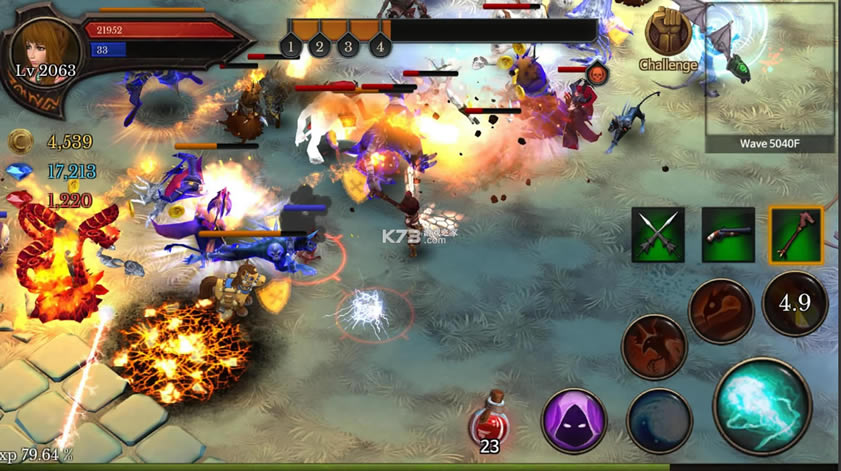
Task: Trigger the dark blue swirl skill
Action: pyautogui.click(x=660, y=420)
